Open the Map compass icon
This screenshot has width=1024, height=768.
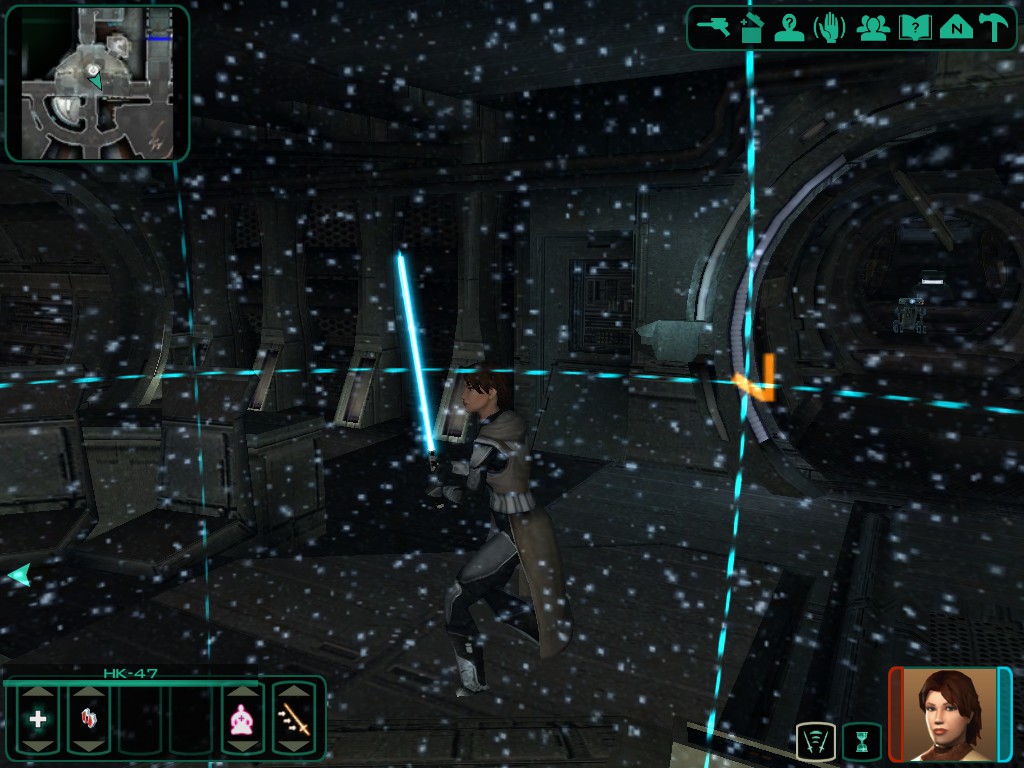pos(956,27)
